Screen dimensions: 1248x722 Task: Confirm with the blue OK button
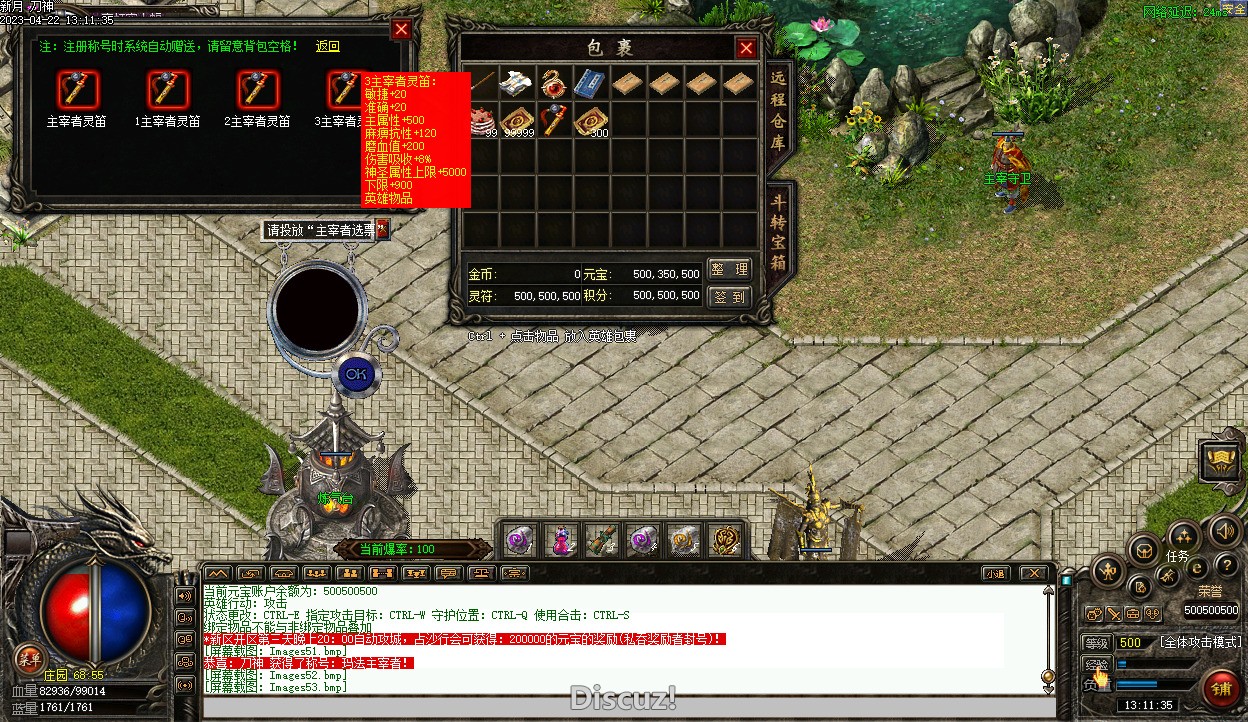tap(355, 374)
